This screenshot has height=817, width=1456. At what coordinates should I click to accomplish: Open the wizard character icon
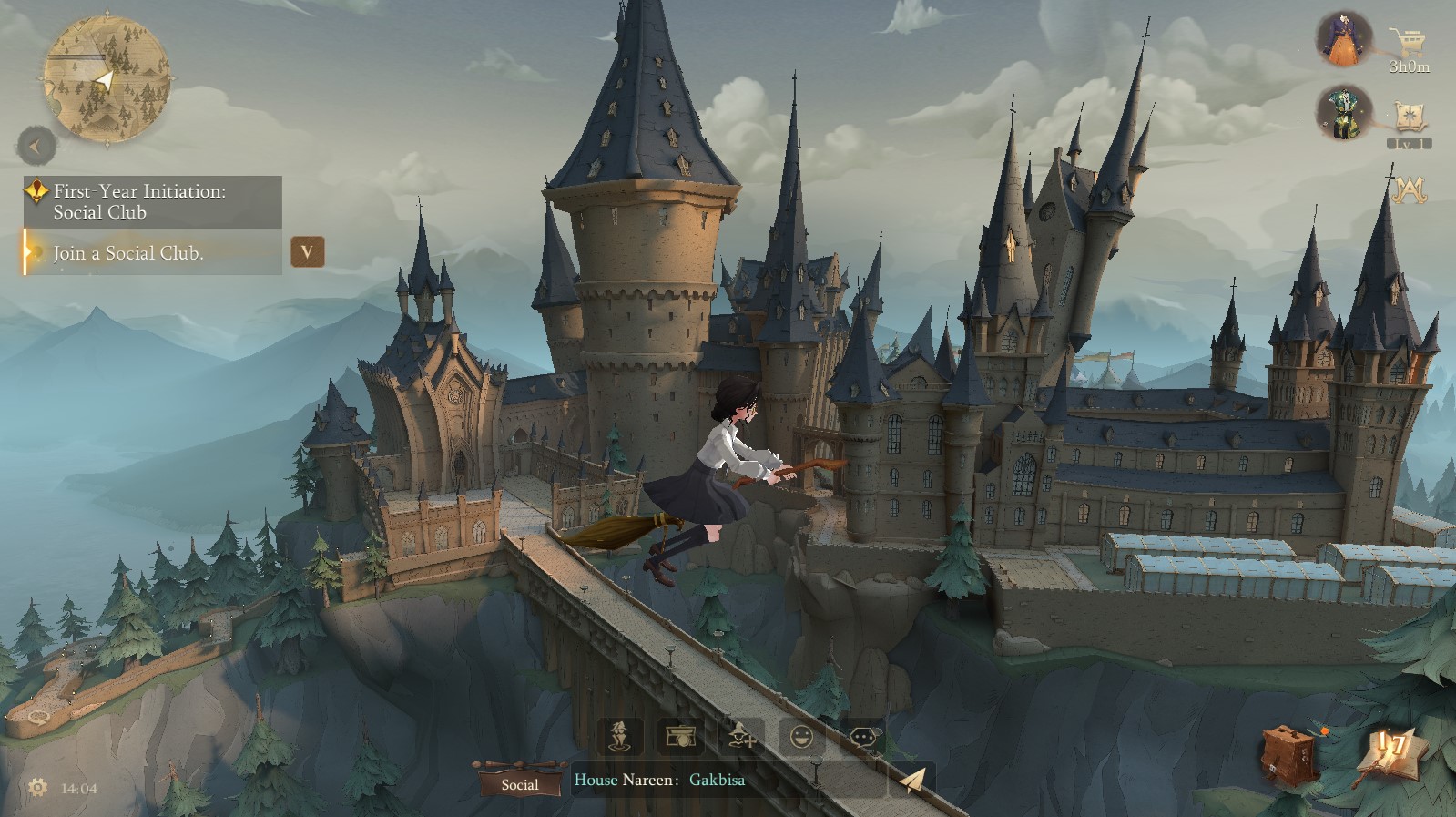click(620, 735)
